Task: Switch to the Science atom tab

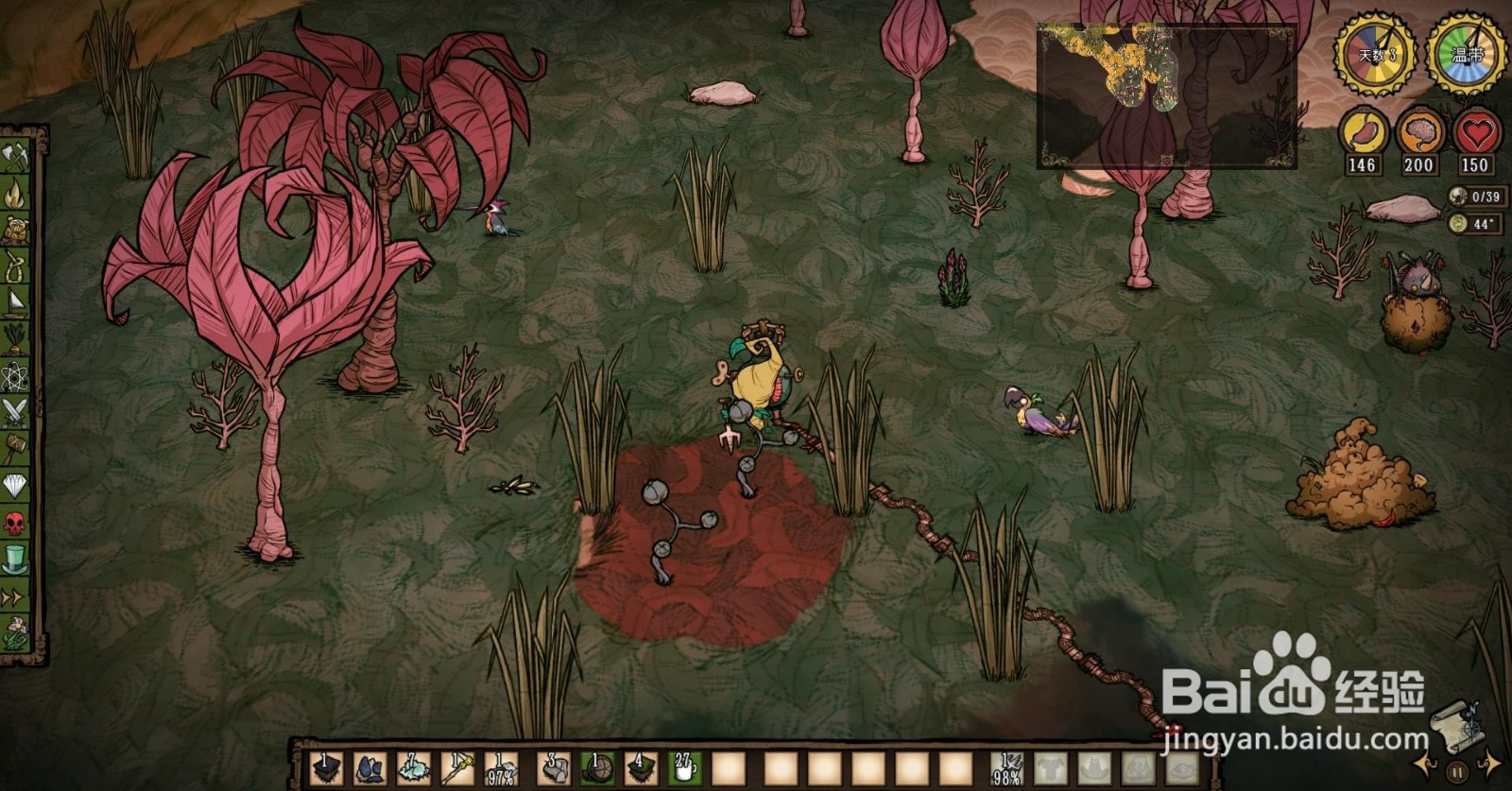Action: (x=15, y=375)
